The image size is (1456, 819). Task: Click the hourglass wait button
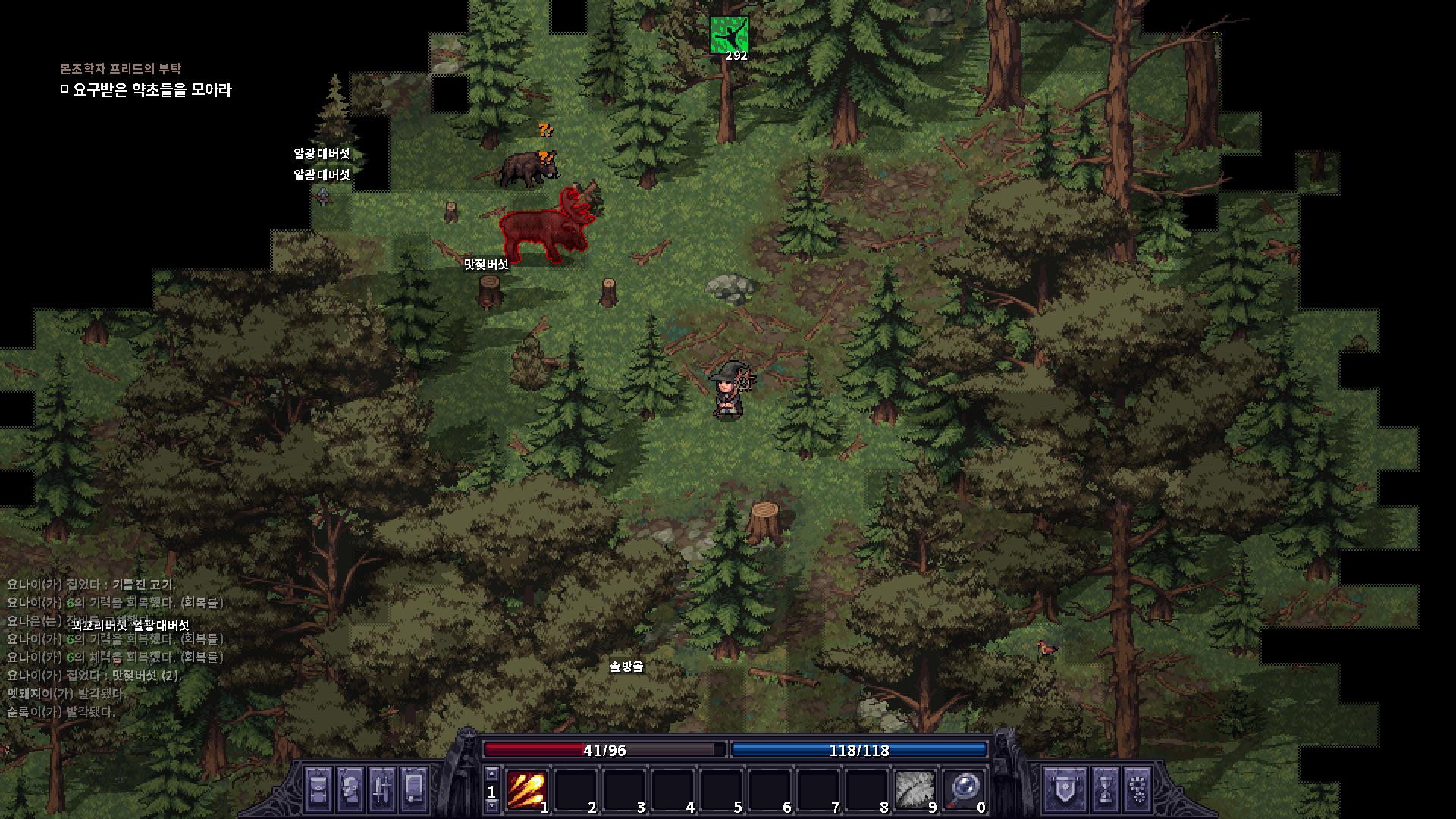pyautogui.click(x=1106, y=789)
